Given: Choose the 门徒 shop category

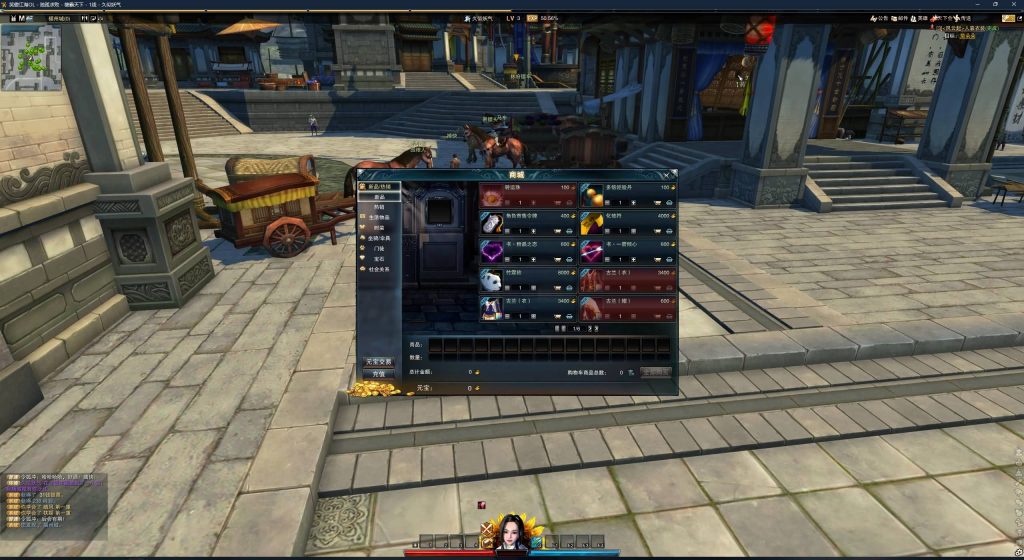Looking at the screenshot, I should coord(378,248).
